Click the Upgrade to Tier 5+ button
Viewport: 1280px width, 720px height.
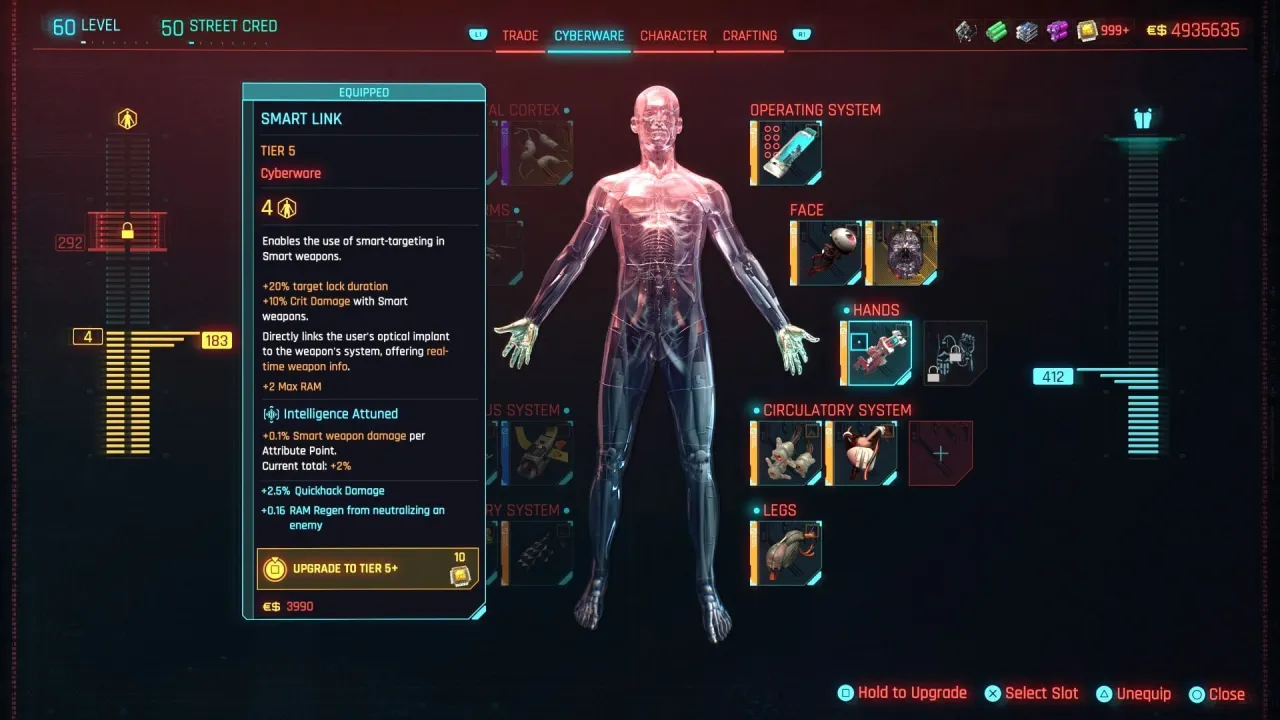(367, 567)
